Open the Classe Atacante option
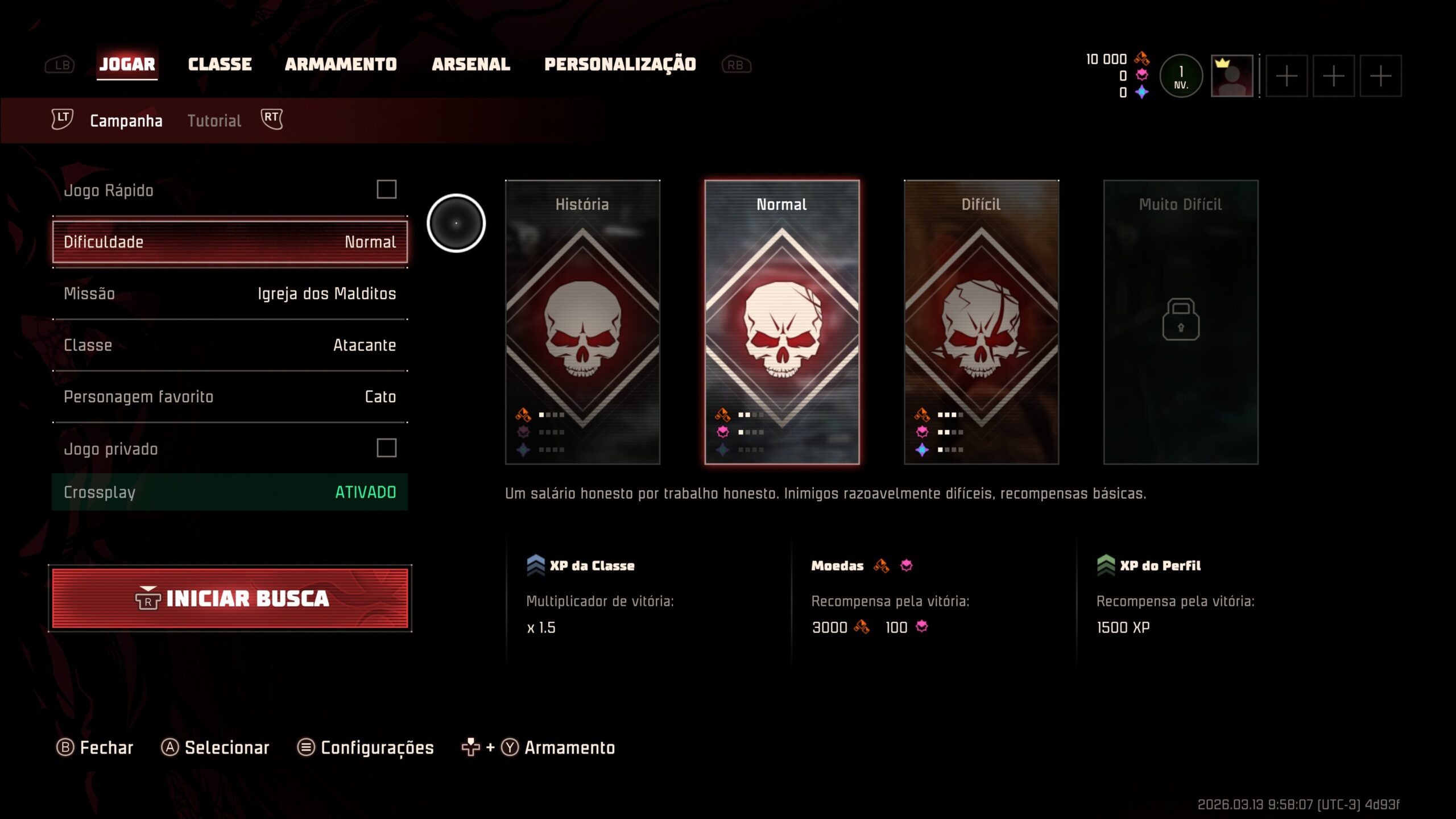1456x819 pixels. point(230,345)
